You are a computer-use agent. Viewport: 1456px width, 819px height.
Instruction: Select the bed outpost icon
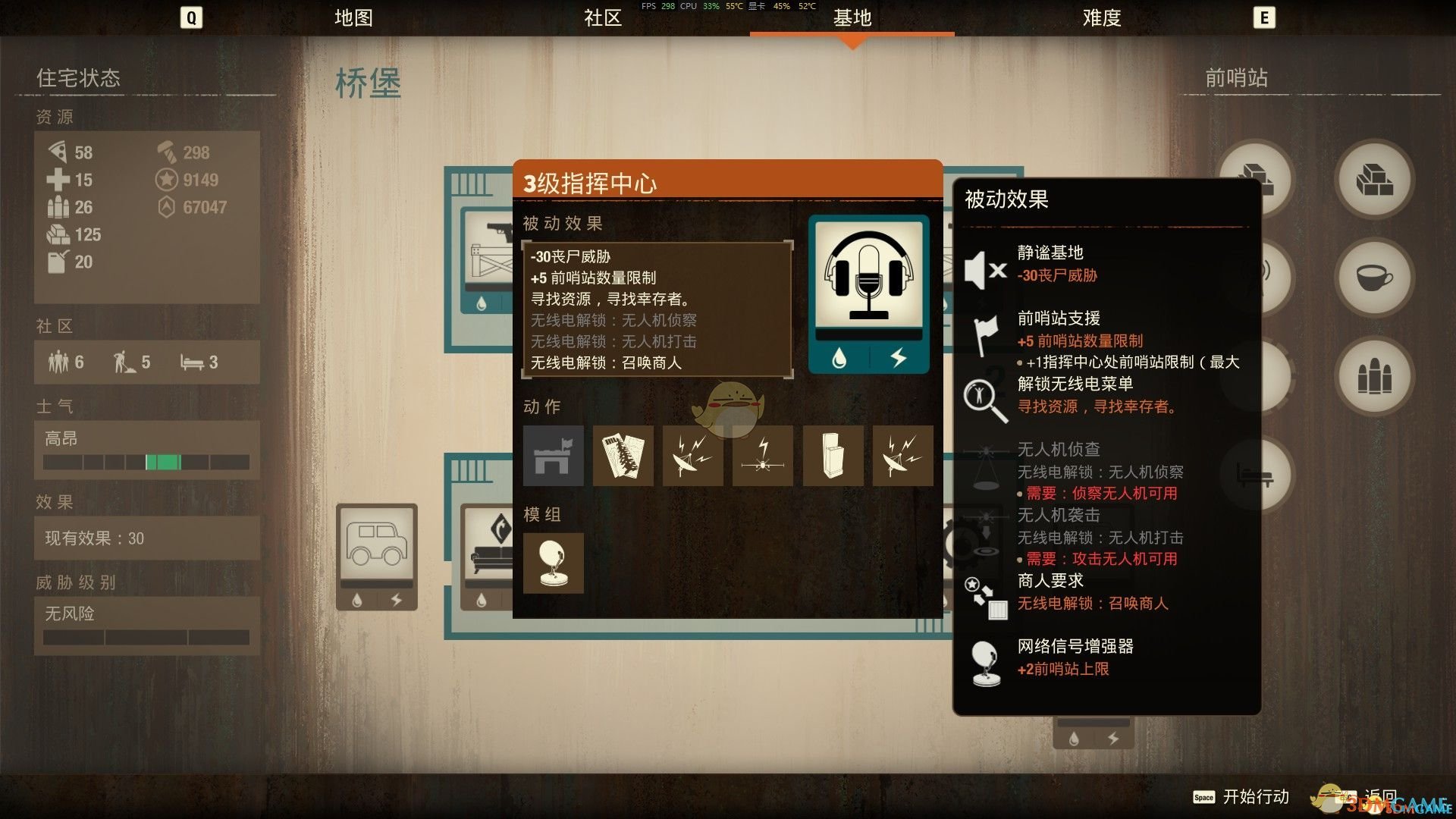(x=1259, y=474)
